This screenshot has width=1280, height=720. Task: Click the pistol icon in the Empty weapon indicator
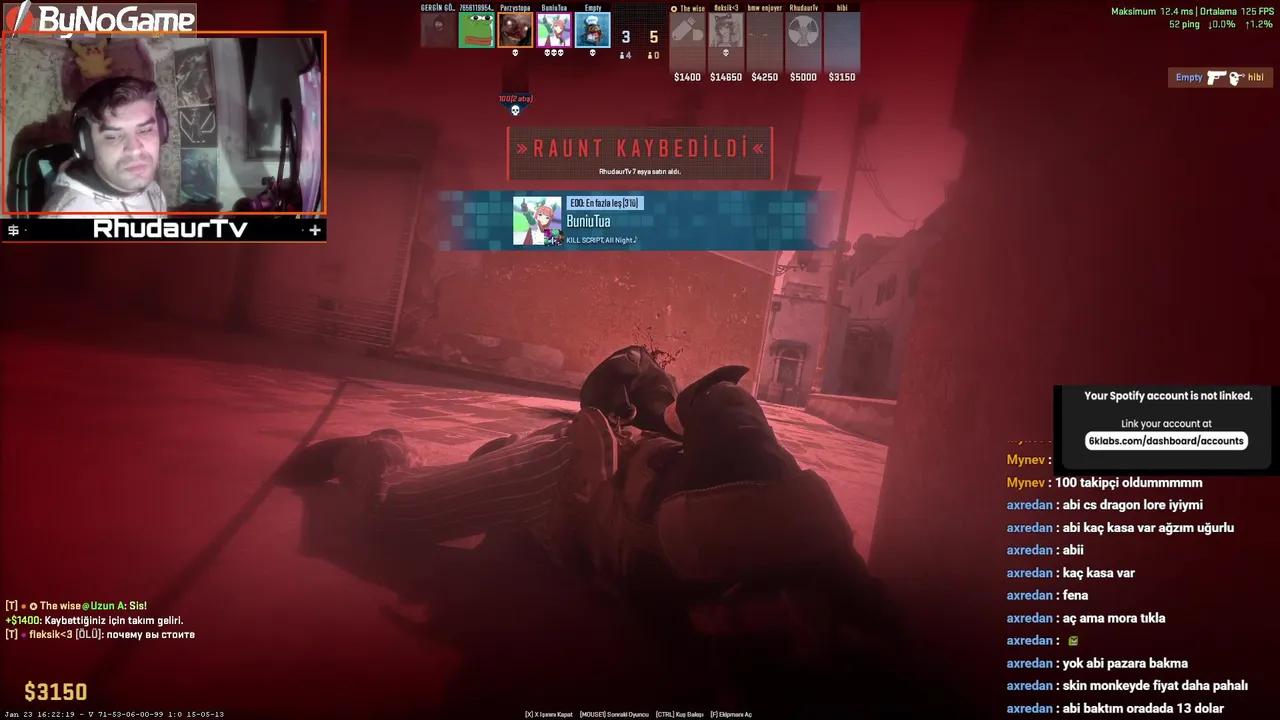[1217, 77]
